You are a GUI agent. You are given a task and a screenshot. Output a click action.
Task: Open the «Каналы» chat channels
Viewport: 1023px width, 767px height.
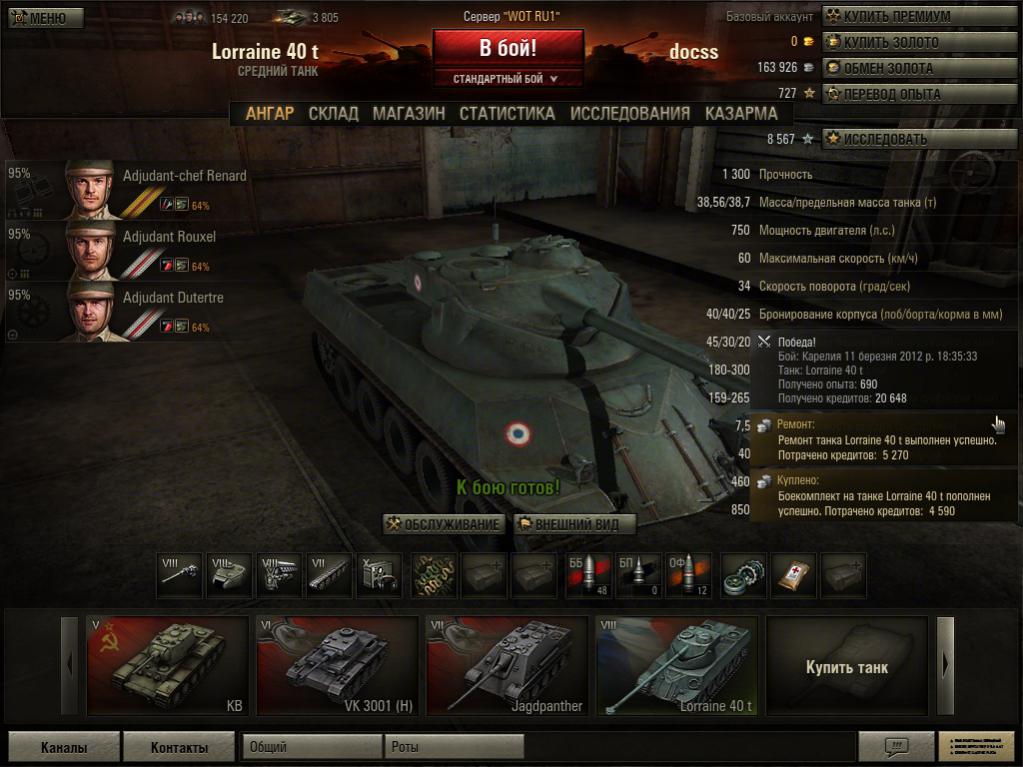coord(64,747)
